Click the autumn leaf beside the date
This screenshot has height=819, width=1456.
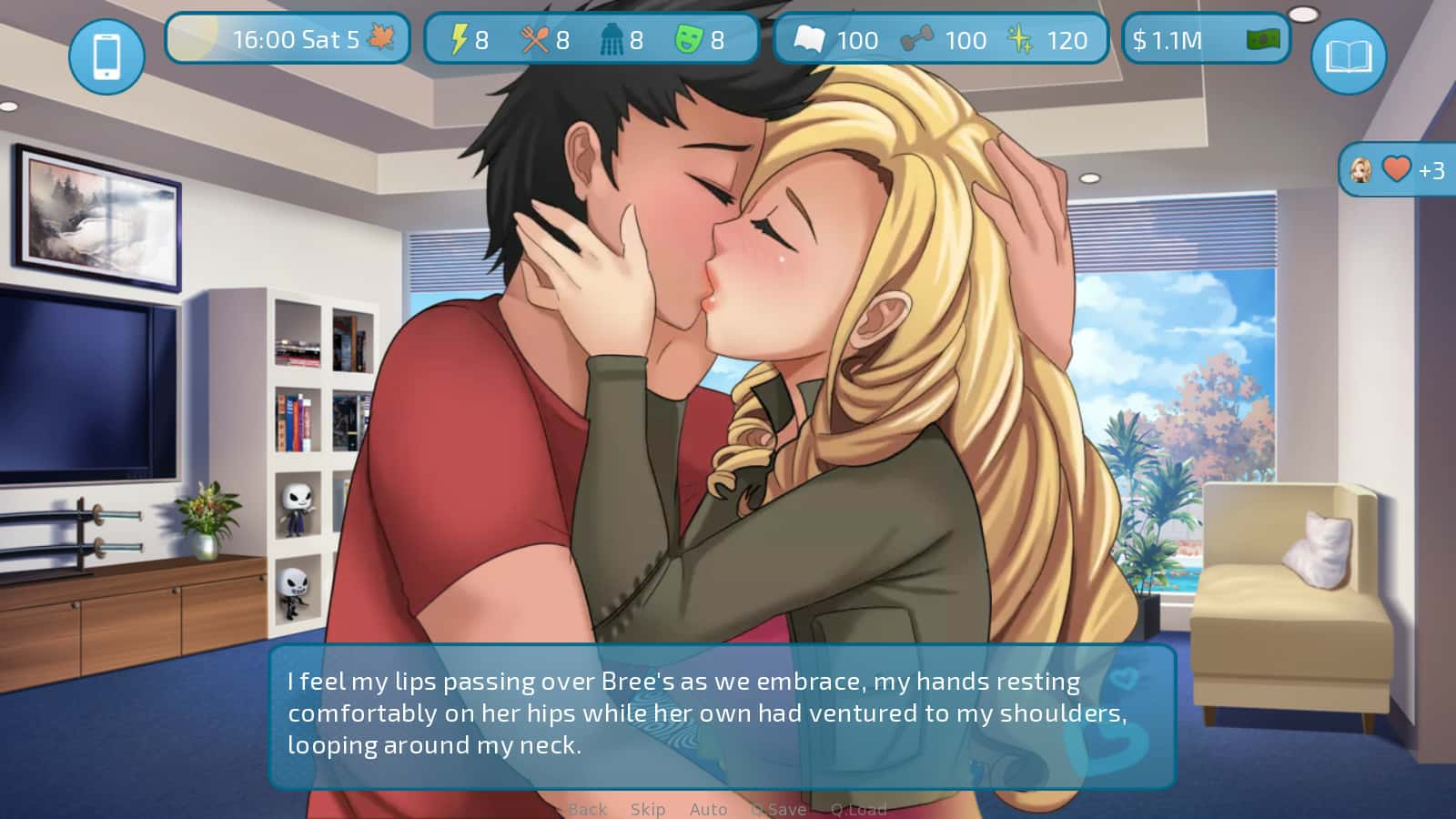[381, 37]
